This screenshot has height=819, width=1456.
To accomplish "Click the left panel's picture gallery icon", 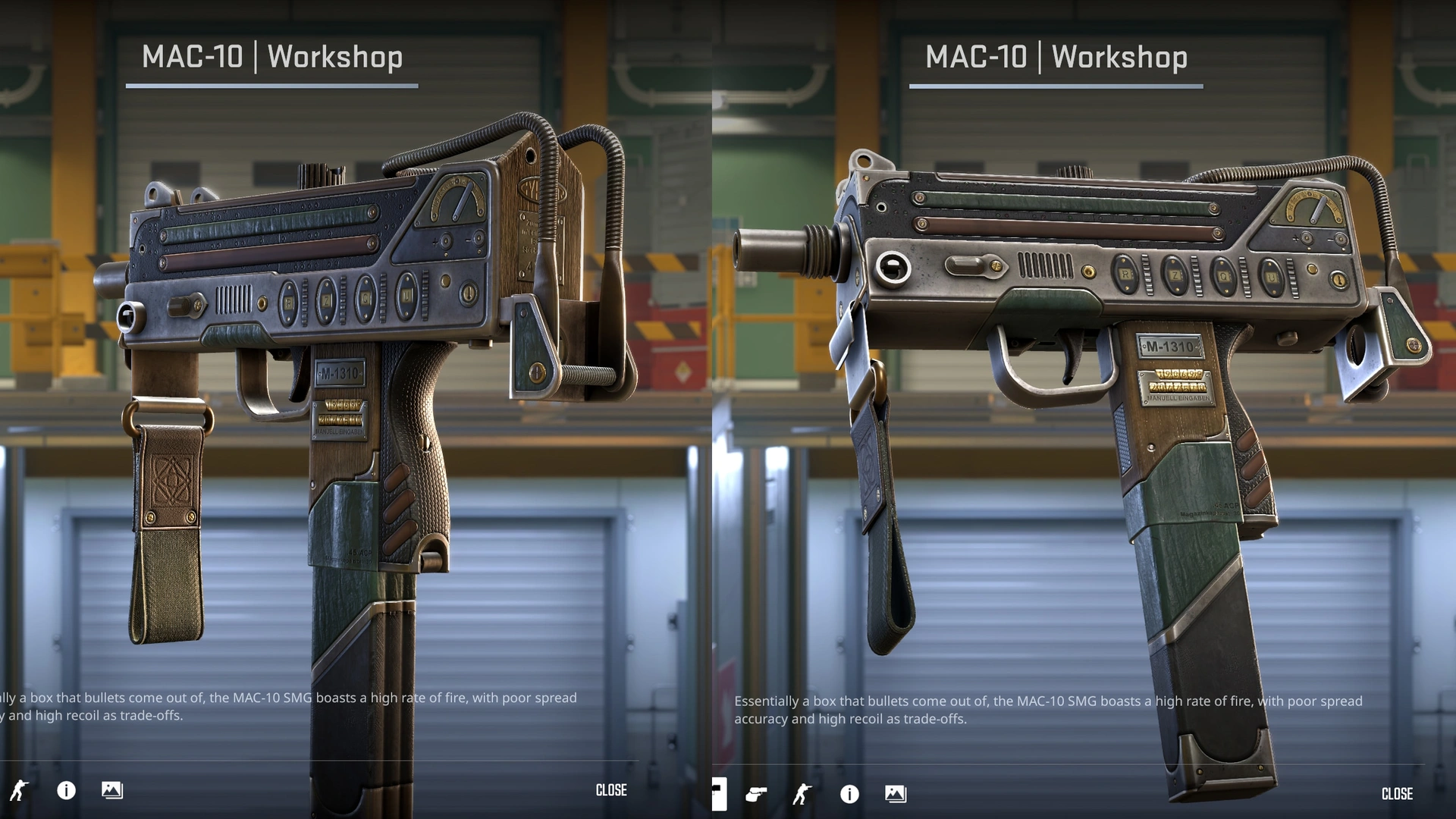I will [112, 790].
